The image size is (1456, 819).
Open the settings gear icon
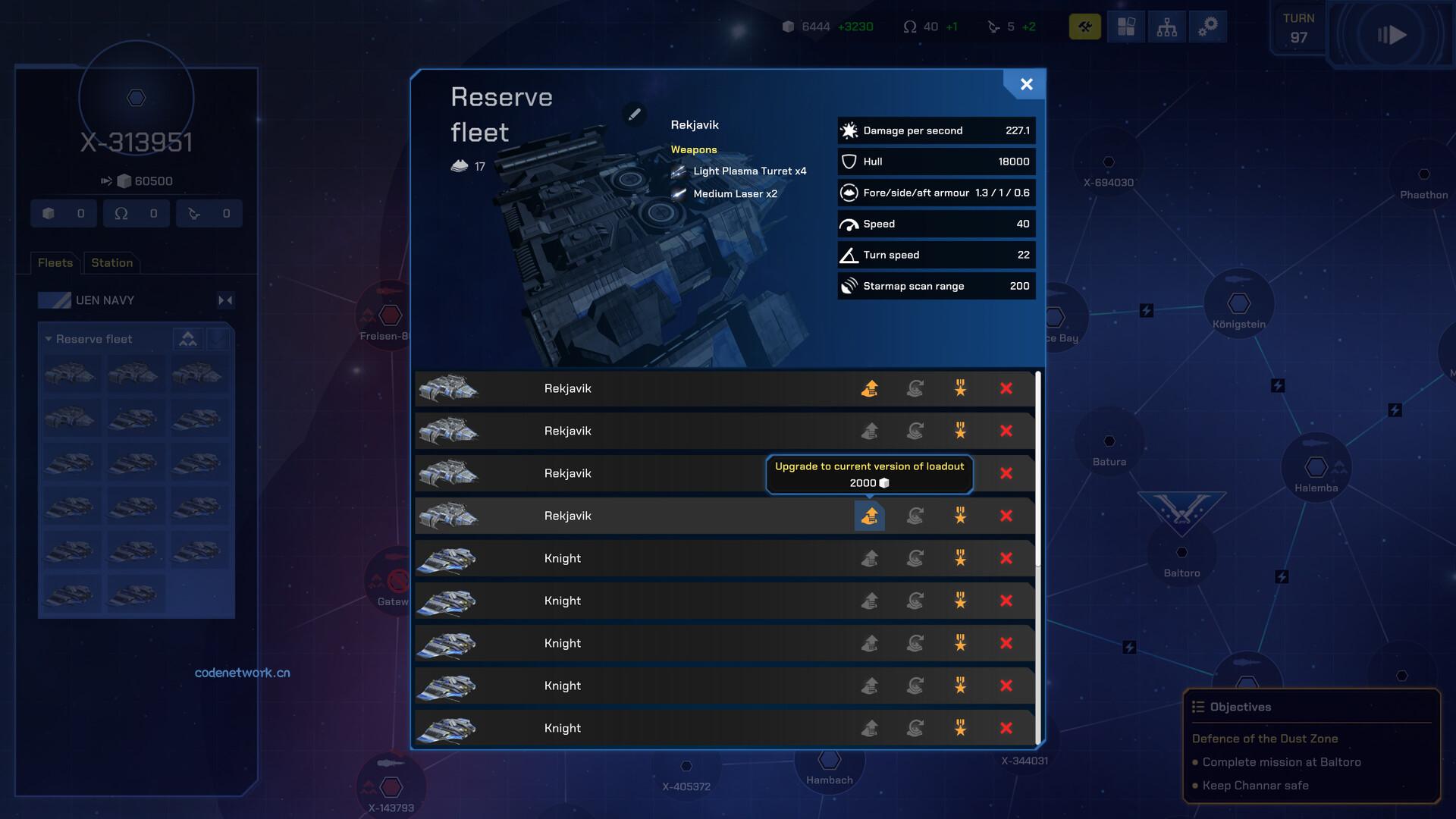pyautogui.click(x=1207, y=27)
